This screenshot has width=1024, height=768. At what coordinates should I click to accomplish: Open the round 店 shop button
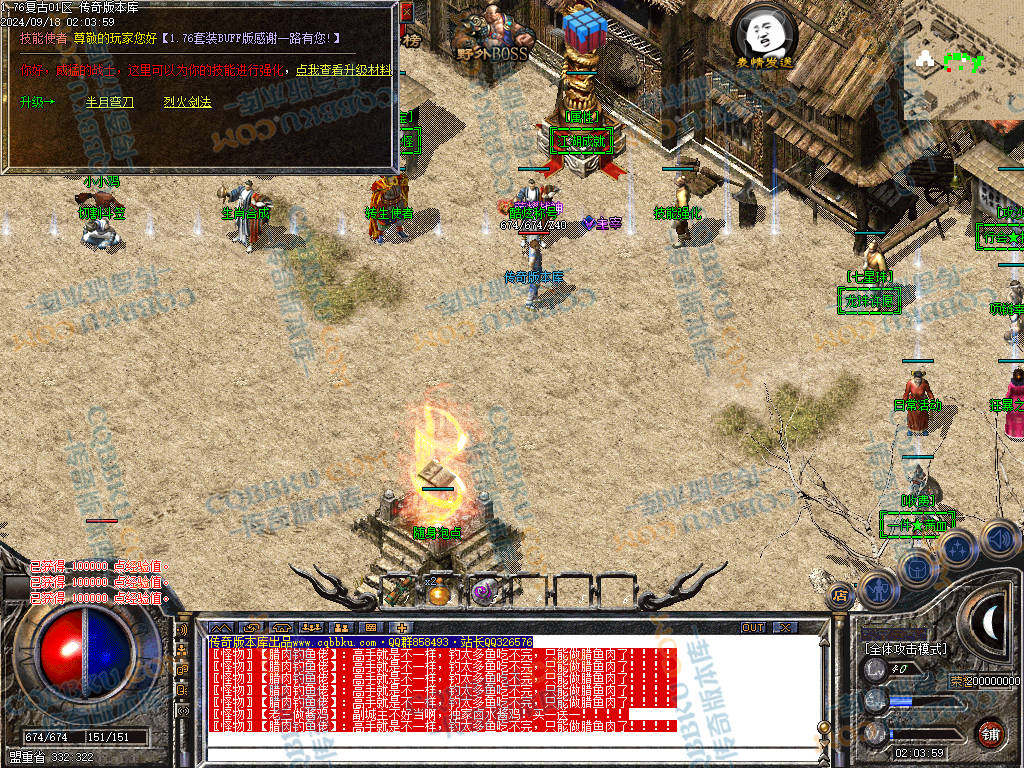click(x=839, y=595)
